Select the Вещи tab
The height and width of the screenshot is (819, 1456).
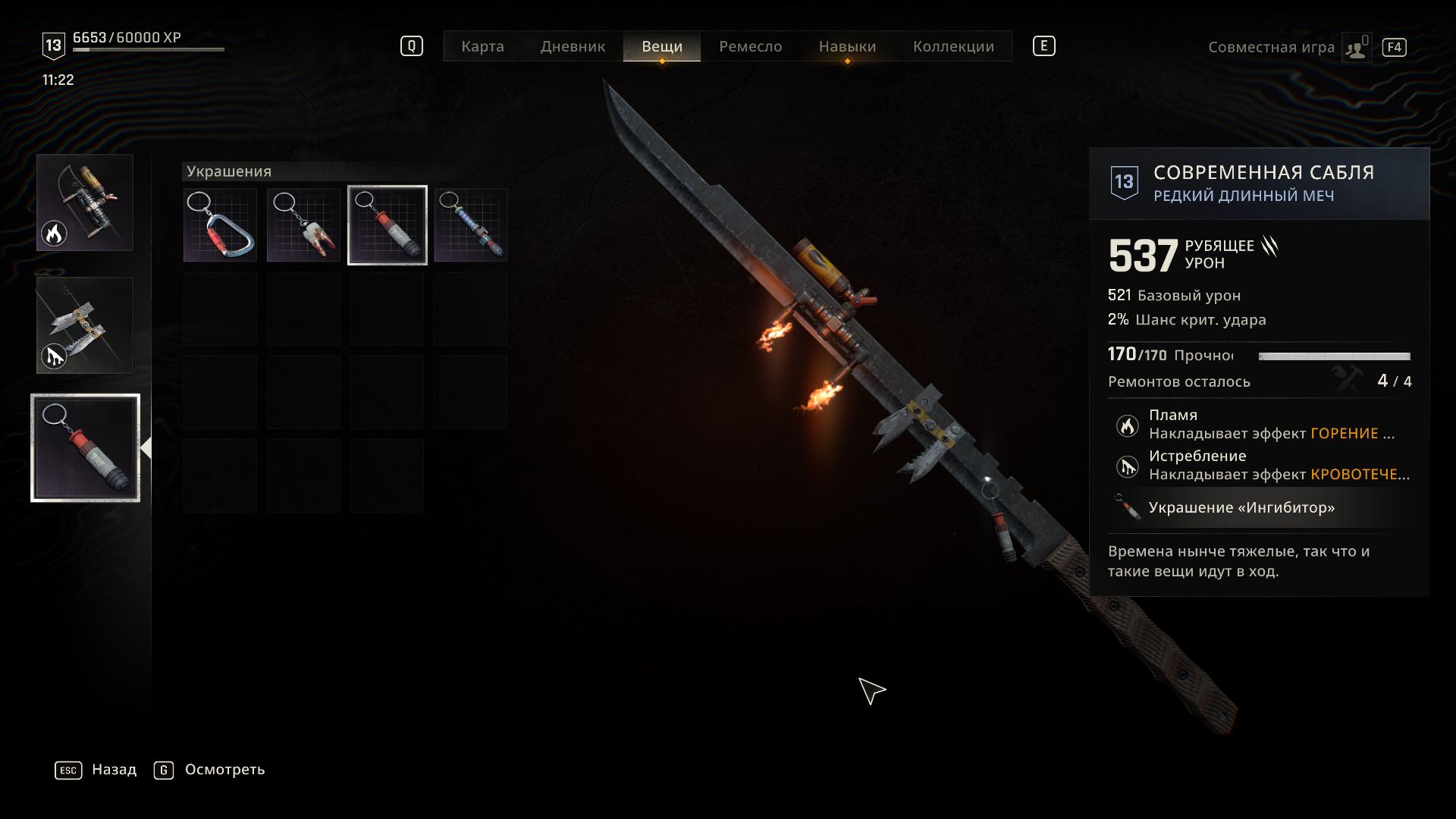[x=661, y=46]
